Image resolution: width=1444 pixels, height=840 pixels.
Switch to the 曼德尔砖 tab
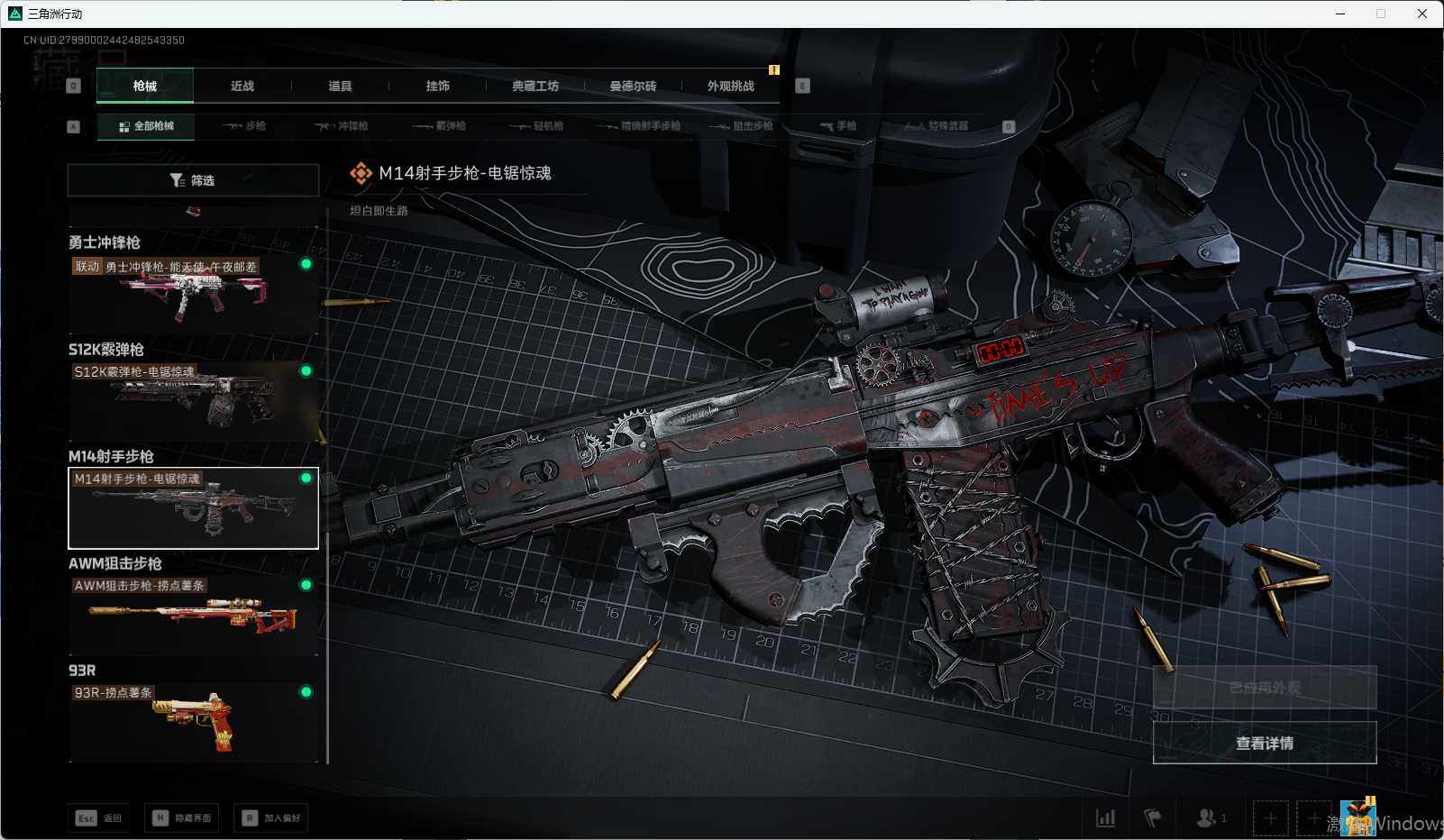(x=633, y=87)
